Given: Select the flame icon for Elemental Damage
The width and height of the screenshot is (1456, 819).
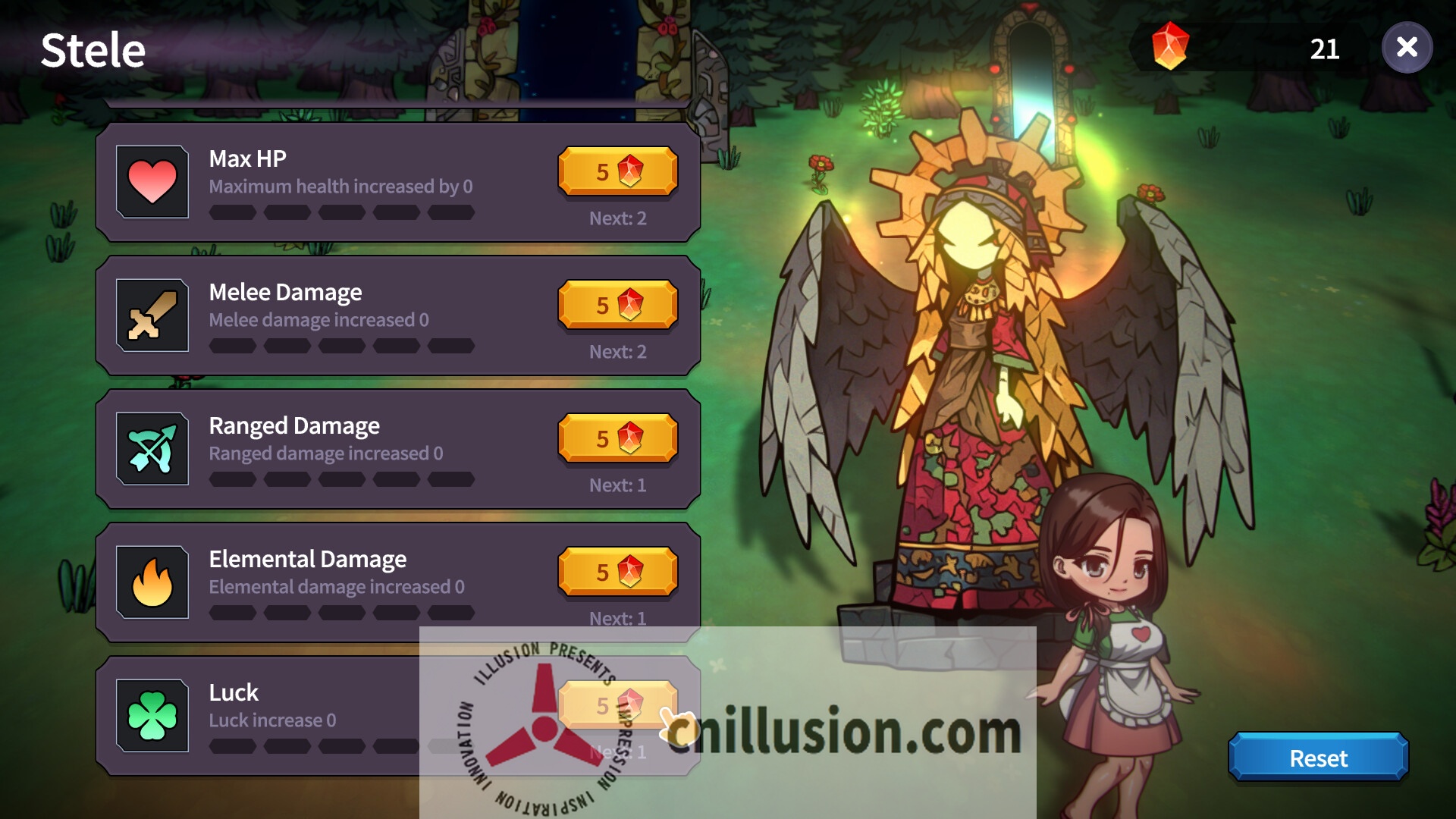Looking at the screenshot, I should pos(152,581).
